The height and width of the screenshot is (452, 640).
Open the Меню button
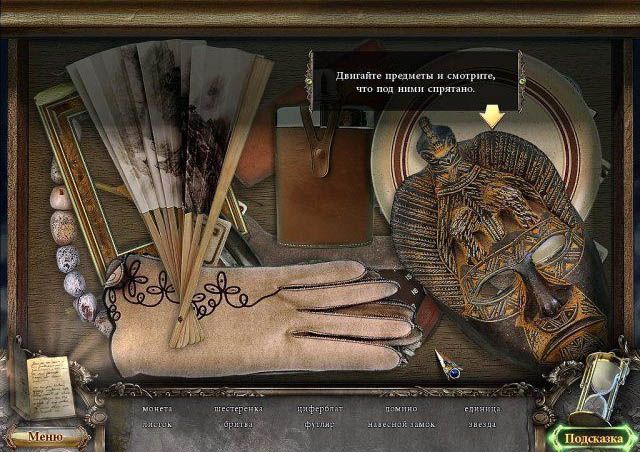tap(44, 436)
